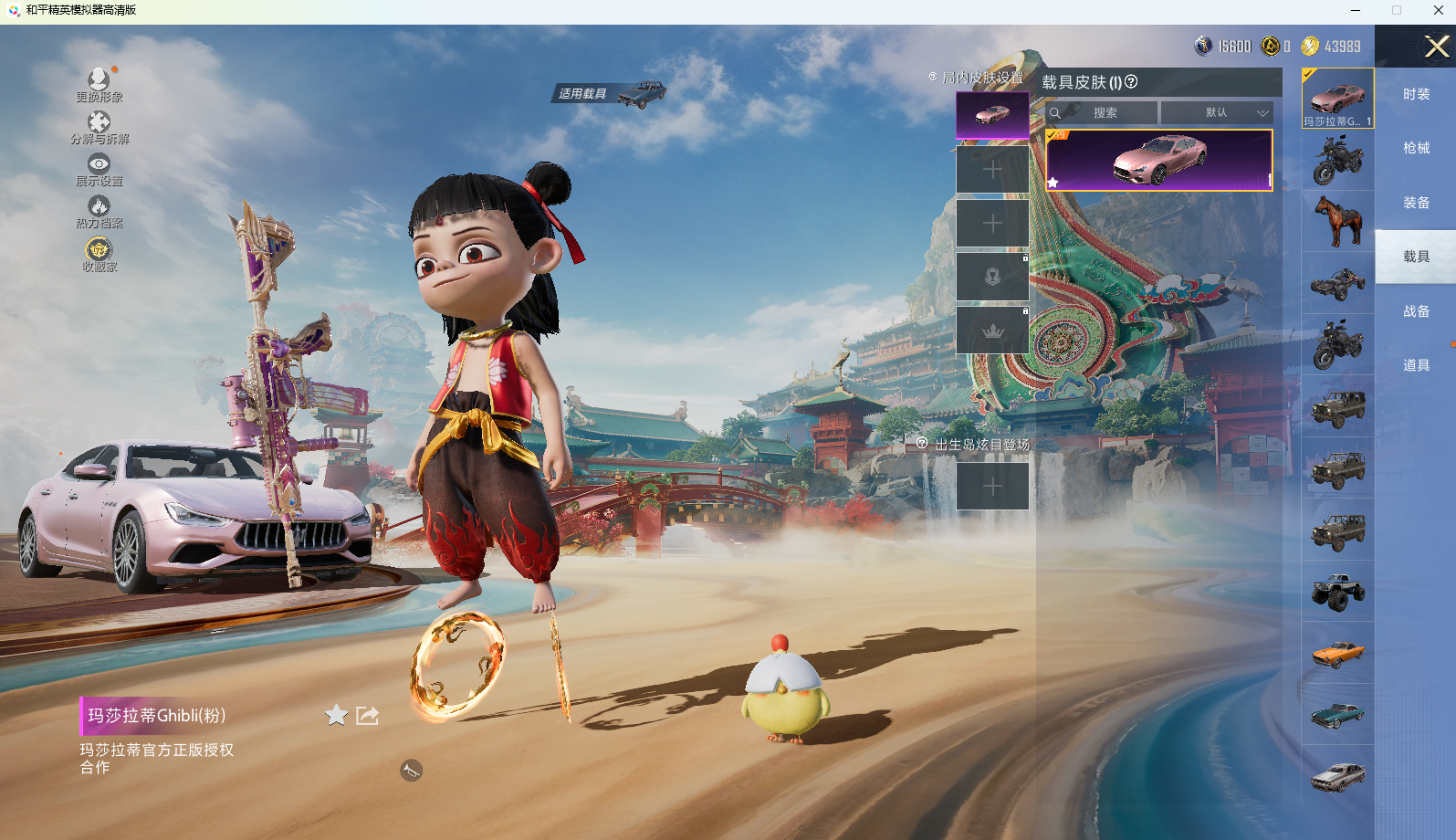Viewport: 1456px width, 840px height.
Task: Open the 收藏家 badge
Action: point(99,249)
